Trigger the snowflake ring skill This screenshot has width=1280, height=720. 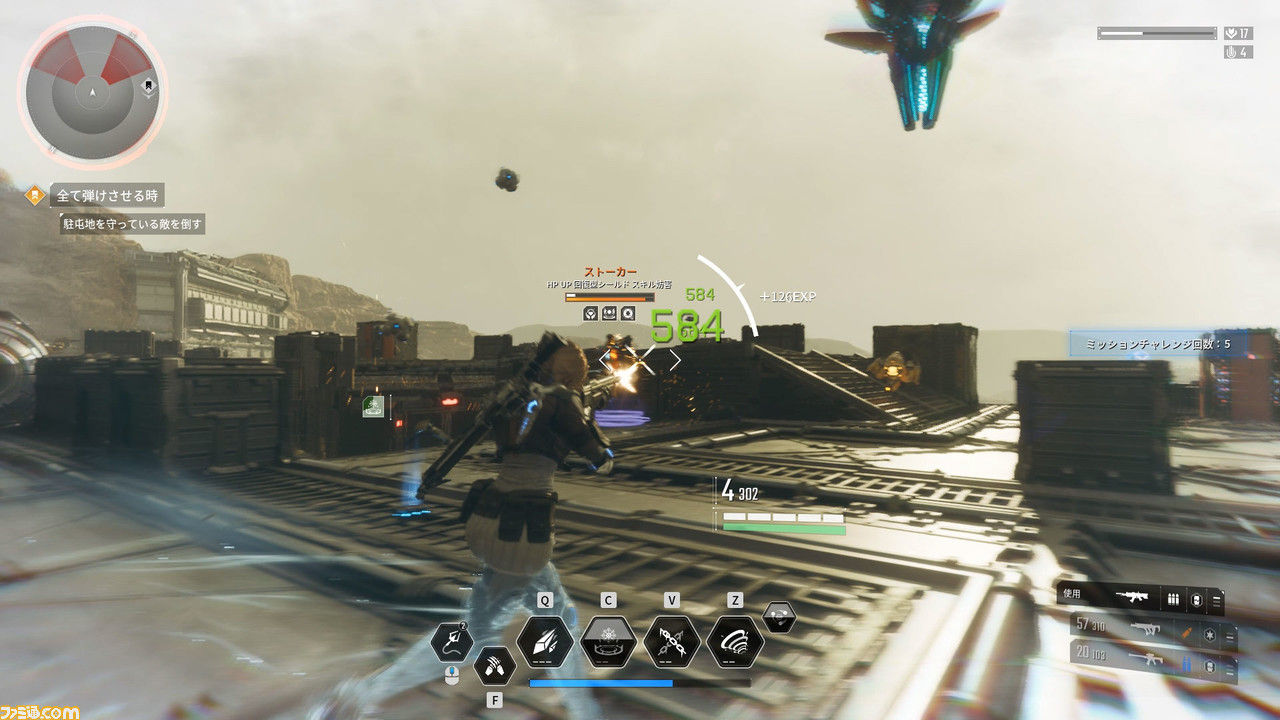click(x=608, y=642)
